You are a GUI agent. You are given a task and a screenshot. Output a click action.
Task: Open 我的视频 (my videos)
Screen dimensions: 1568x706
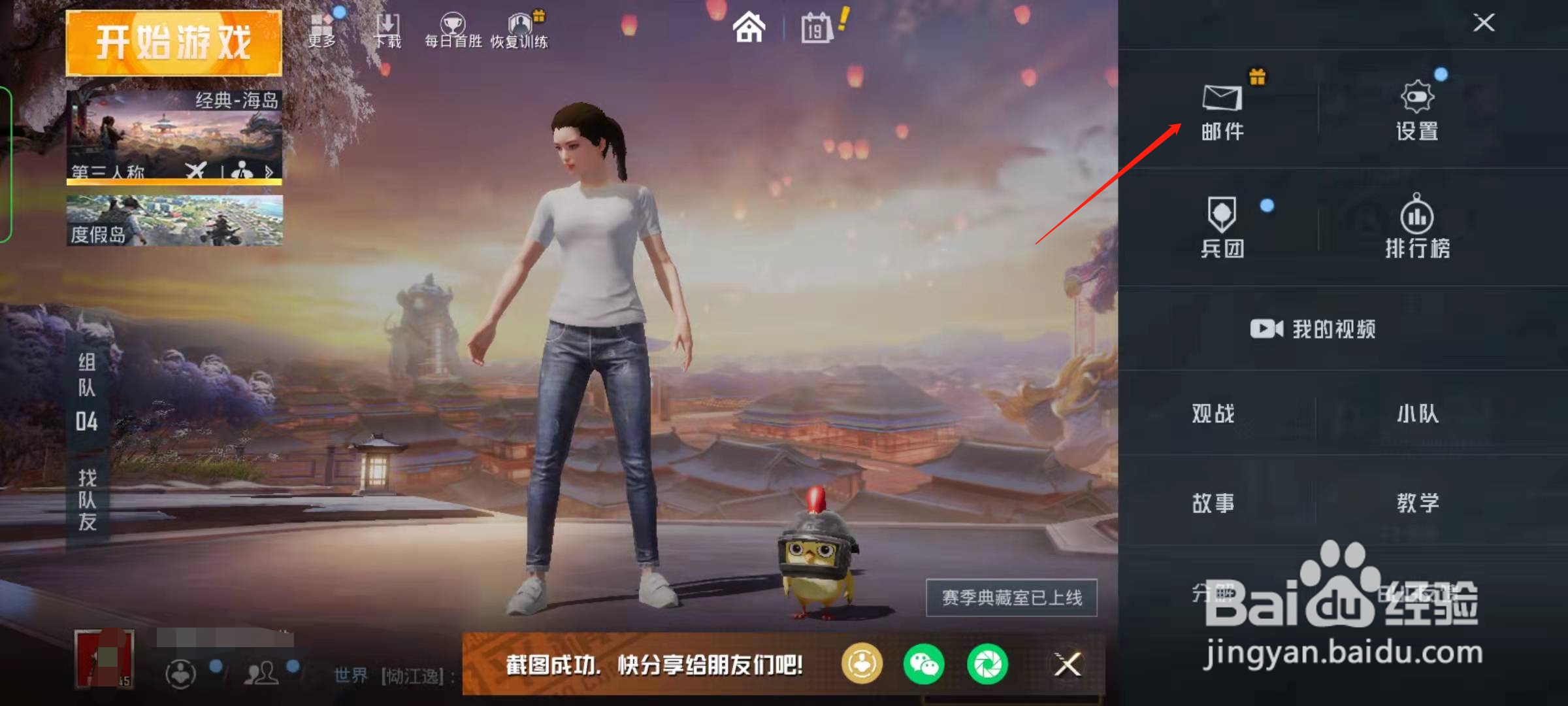click(1312, 330)
